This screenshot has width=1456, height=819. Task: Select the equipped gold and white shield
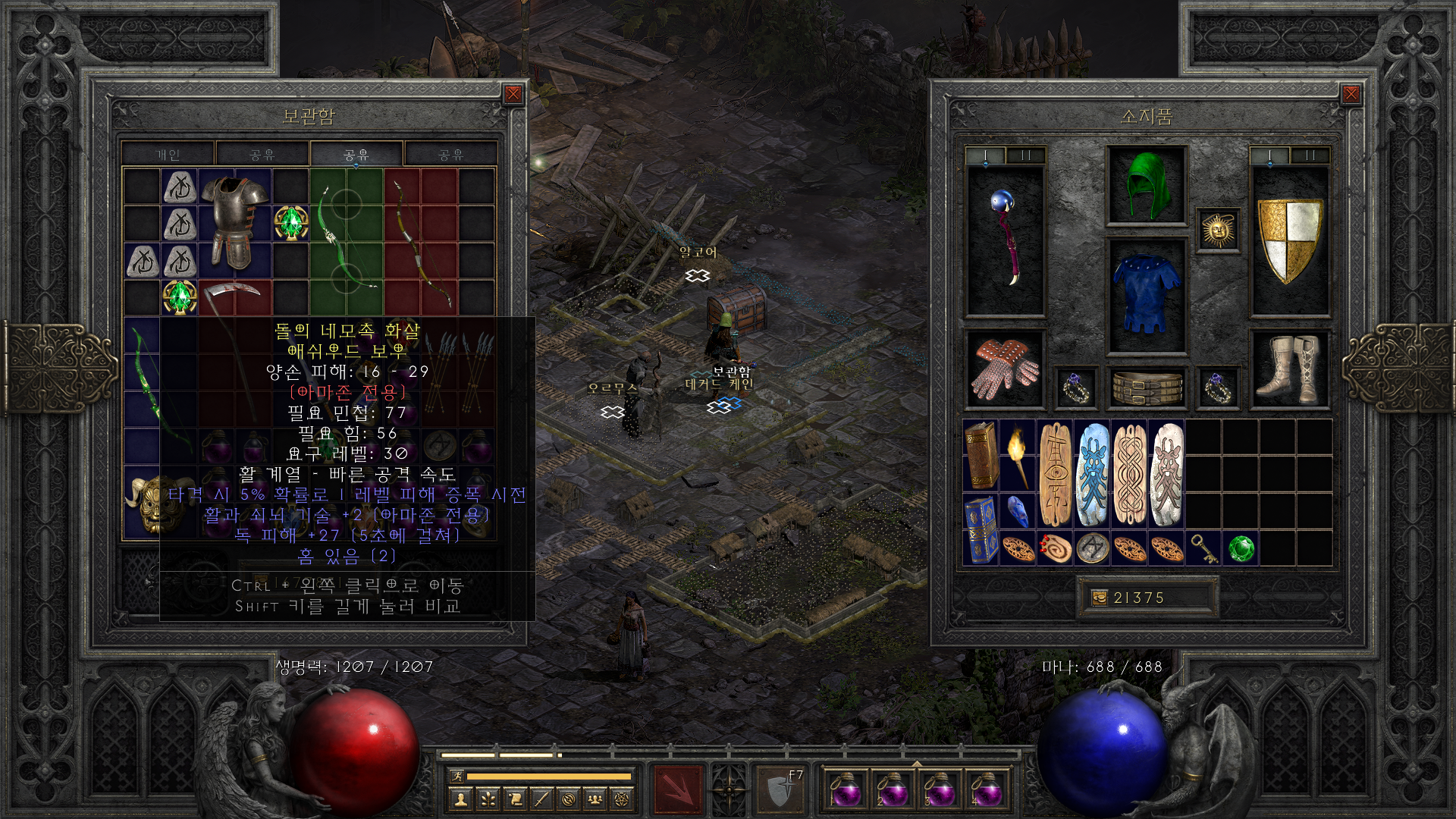(x=1289, y=240)
